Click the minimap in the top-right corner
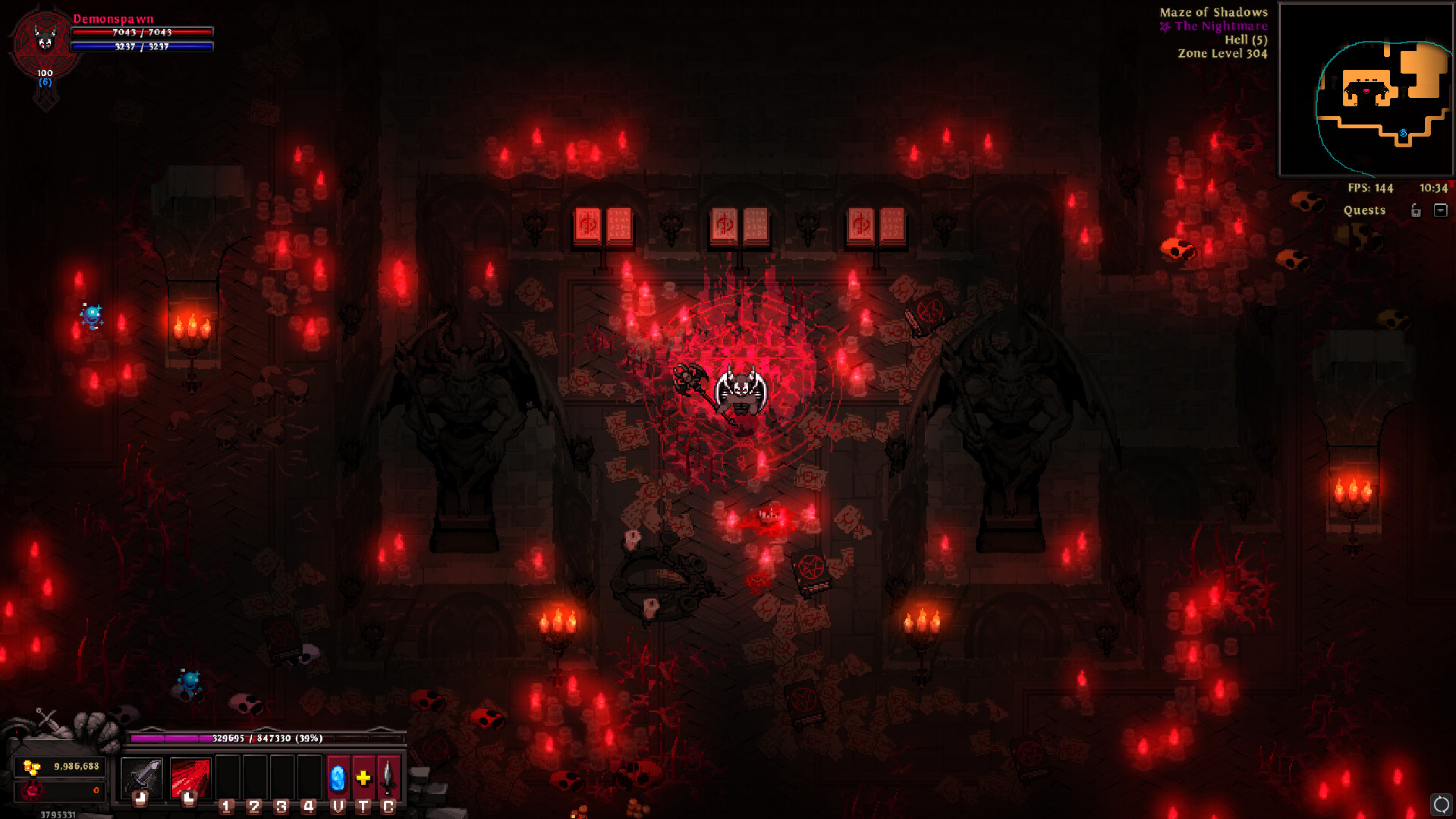The width and height of the screenshot is (1456, 819). pyautogui.click(x=1364, y=87)
